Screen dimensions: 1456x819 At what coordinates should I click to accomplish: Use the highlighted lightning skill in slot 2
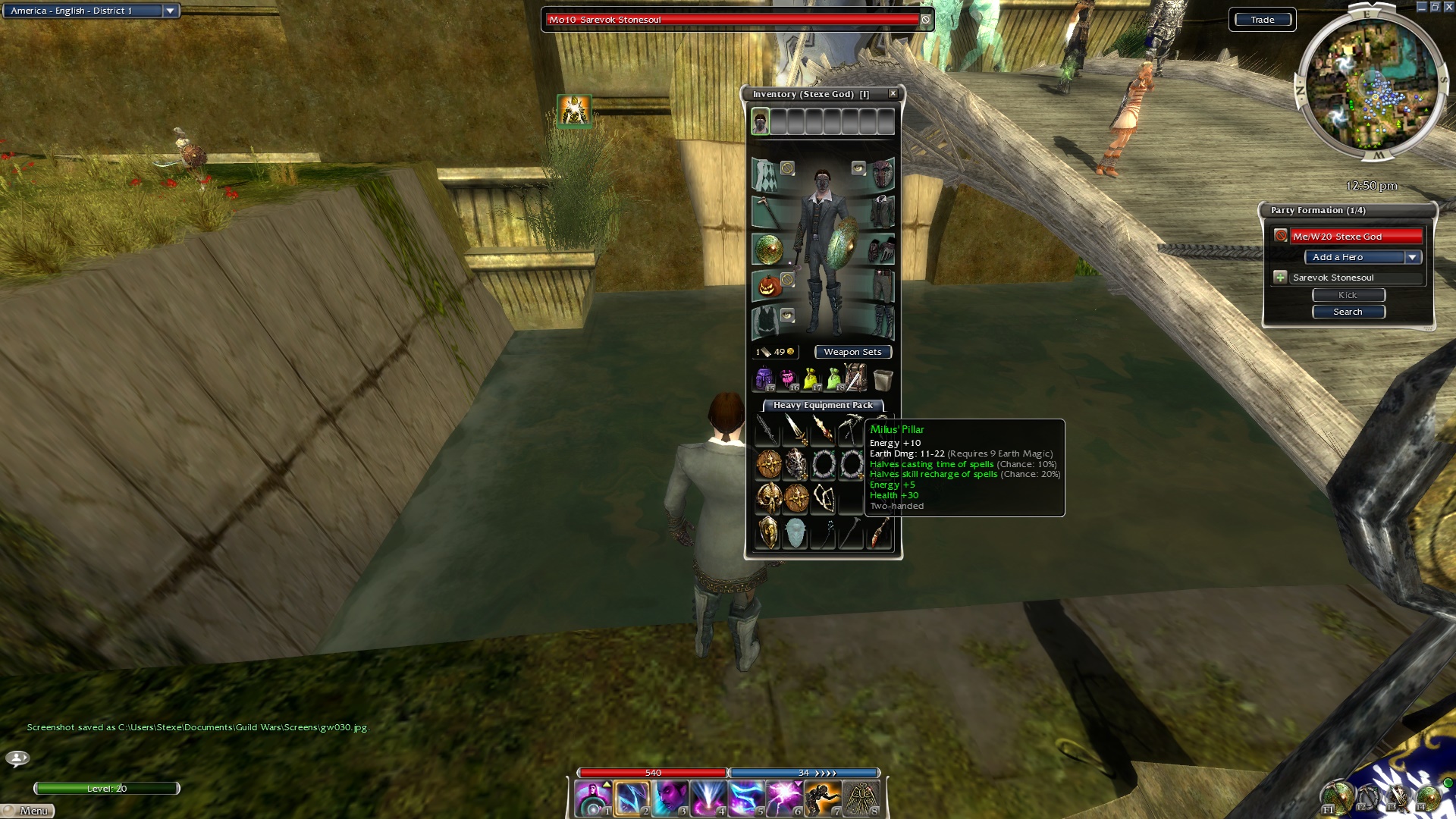point(631,799)
